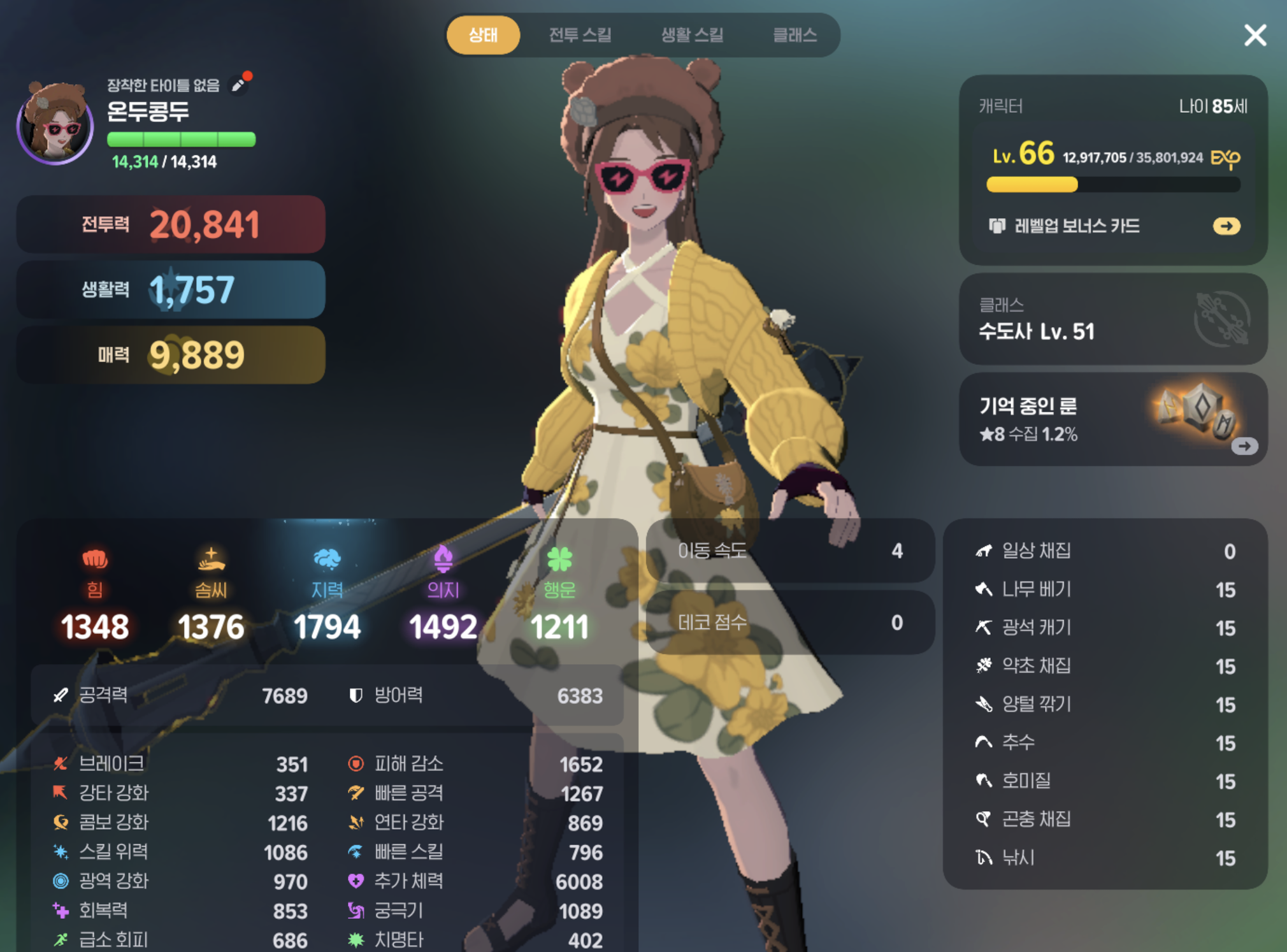Image resolution: width=1287 pixels, height=952 pixels.
Task: Open the 레벨업 보너스 카드 arrow
Action: pyautogui.click(x=1225, y=226)
